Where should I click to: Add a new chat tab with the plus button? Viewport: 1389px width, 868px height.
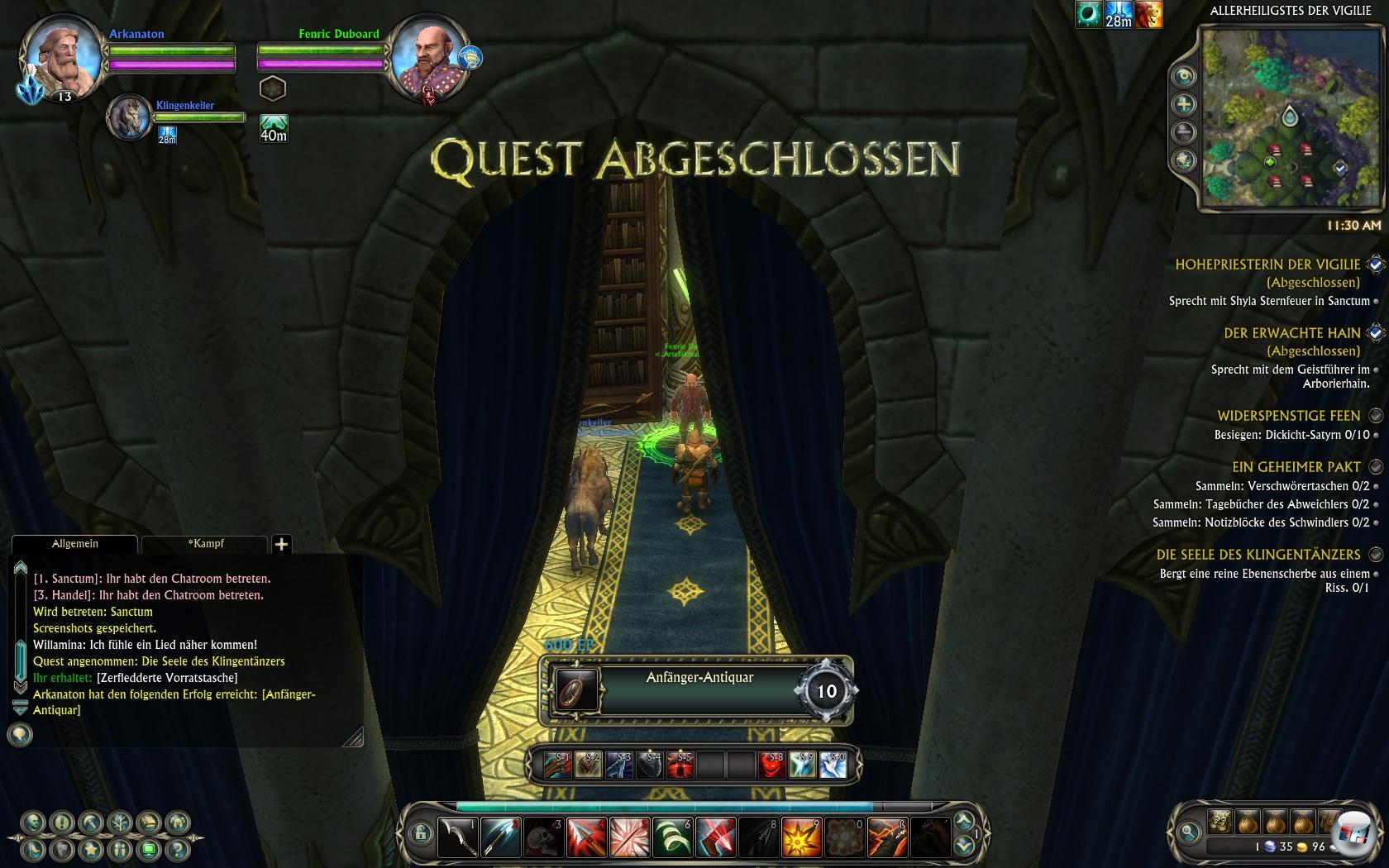pyautogui.click(x=281, y=544)
